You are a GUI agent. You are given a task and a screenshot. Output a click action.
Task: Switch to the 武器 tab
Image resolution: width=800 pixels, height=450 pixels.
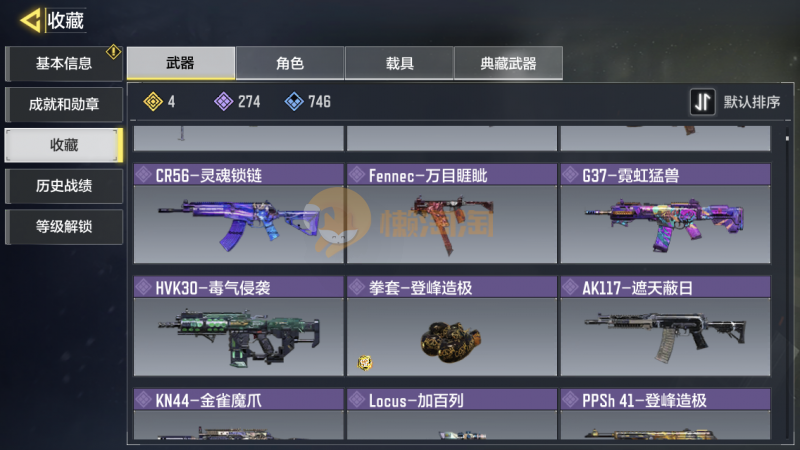pos(181,64)
